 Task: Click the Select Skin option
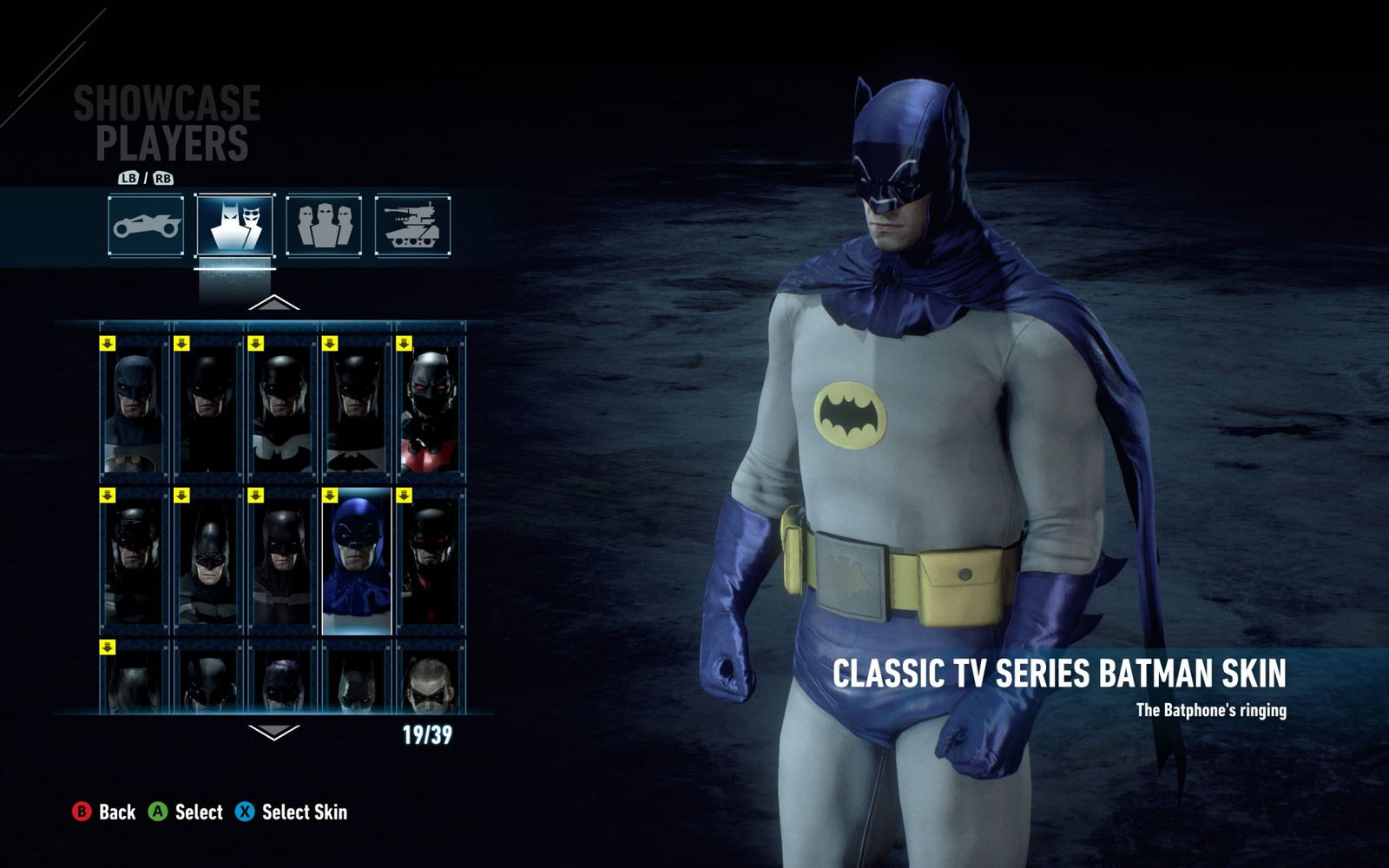click(292, 812)
